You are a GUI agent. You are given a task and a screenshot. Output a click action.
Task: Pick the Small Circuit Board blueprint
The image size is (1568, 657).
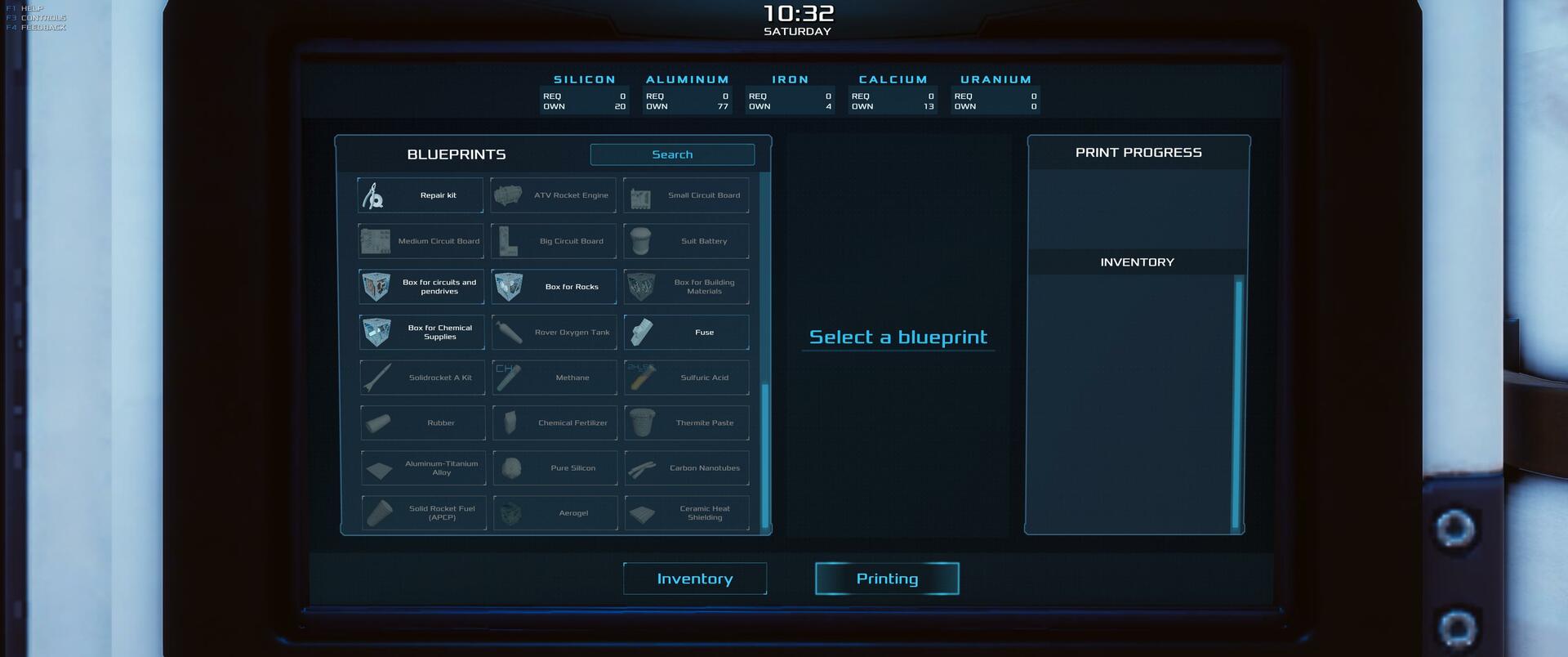[x=686, y=195]
